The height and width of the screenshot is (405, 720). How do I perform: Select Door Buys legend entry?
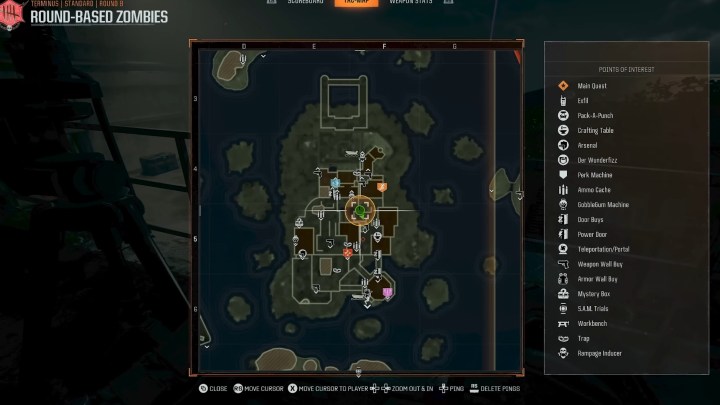click(591, 219)
